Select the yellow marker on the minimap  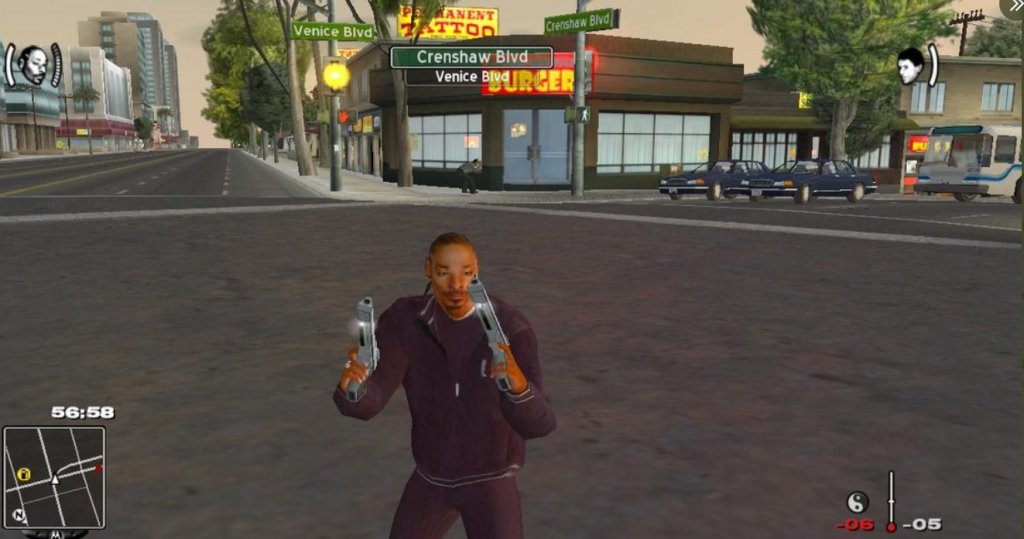click(x=23, y=474)
